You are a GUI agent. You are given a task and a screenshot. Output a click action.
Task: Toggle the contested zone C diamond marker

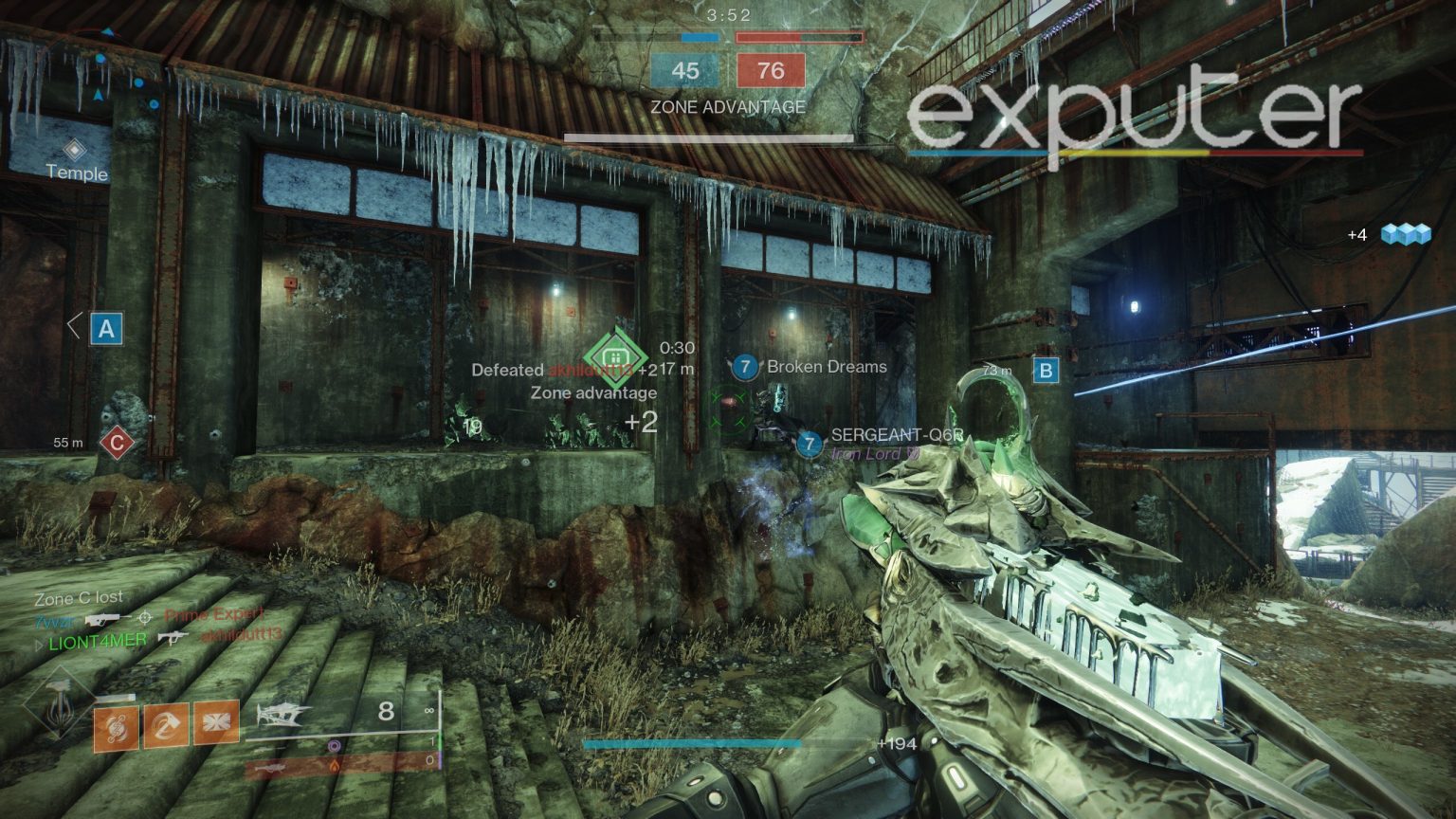coord(116,440)
